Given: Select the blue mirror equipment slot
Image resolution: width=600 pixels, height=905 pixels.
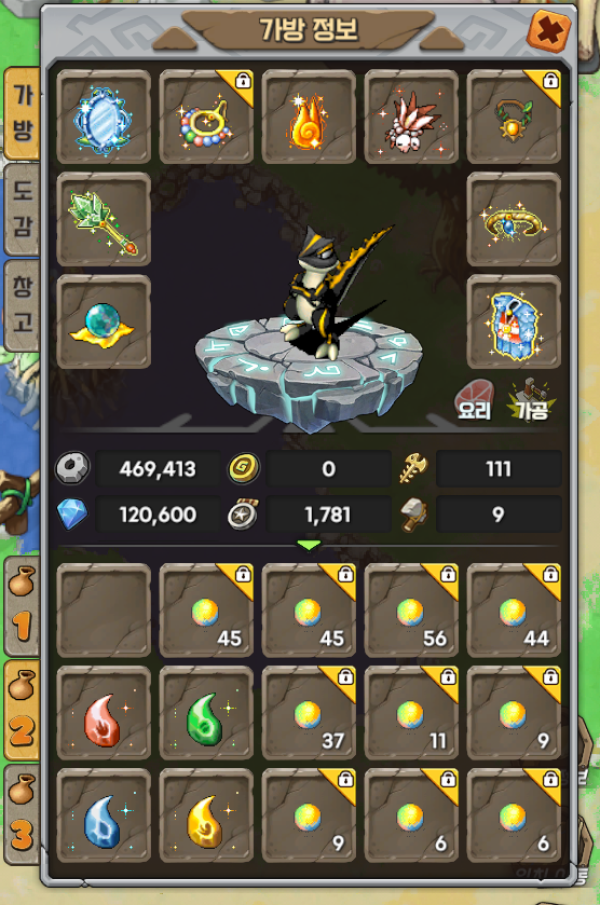Looking at the screenshot, I should (104, 116).
